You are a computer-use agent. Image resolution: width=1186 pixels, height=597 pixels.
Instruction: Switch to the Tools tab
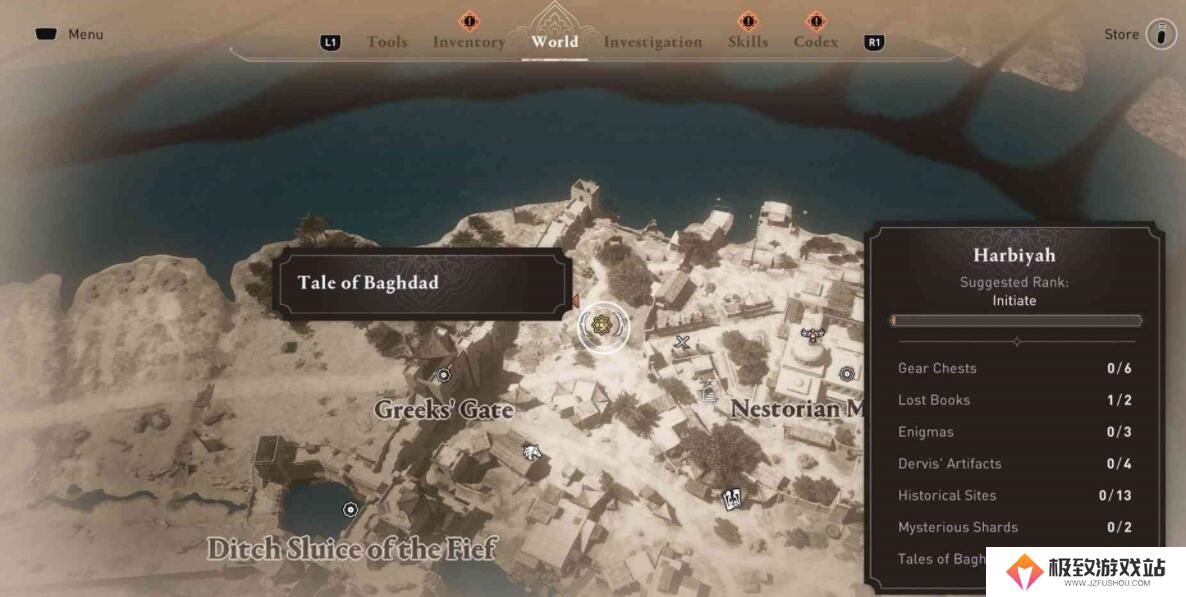(x=386, y=42)
